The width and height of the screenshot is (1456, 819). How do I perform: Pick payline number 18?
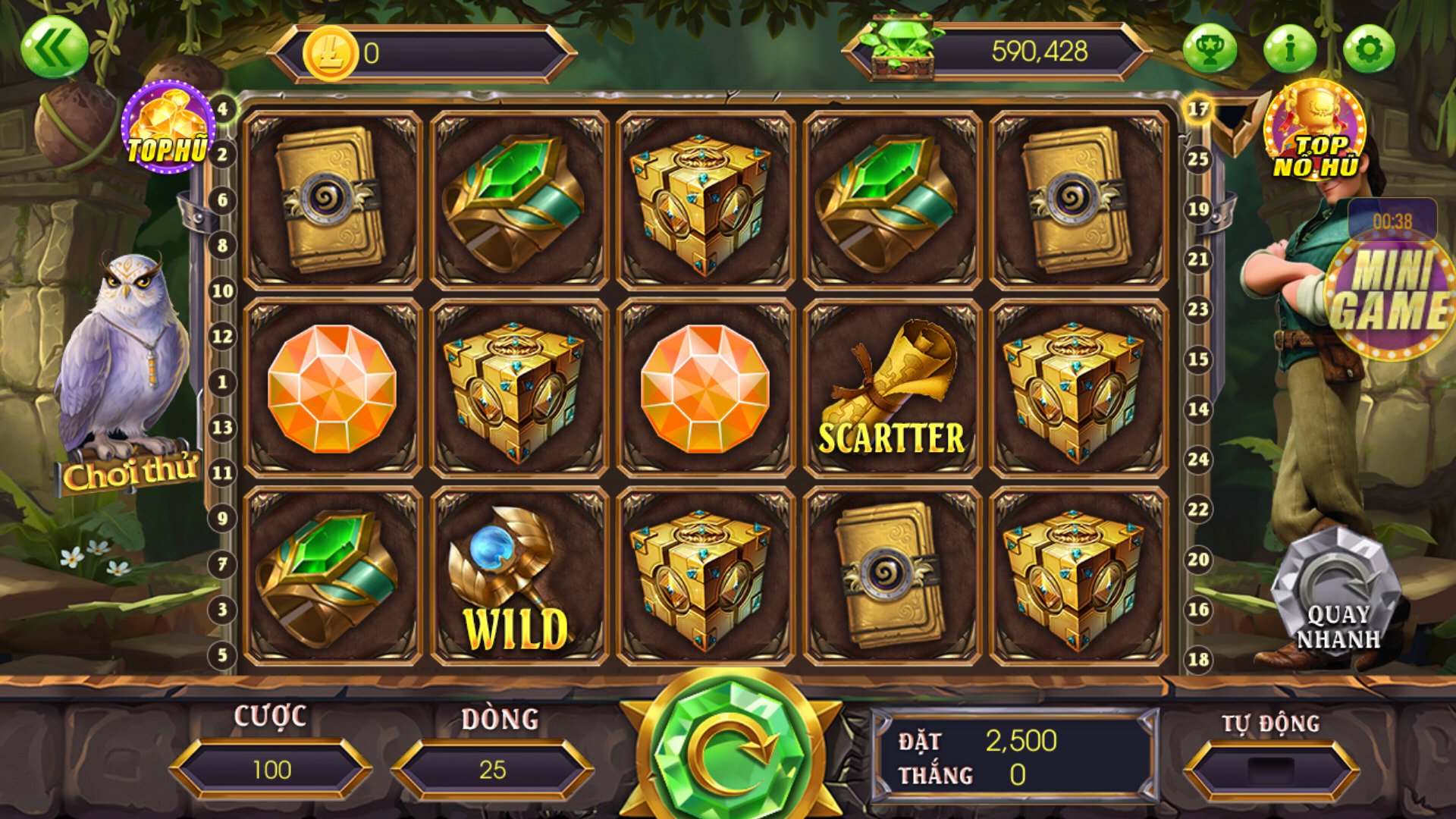[1198, 659]
